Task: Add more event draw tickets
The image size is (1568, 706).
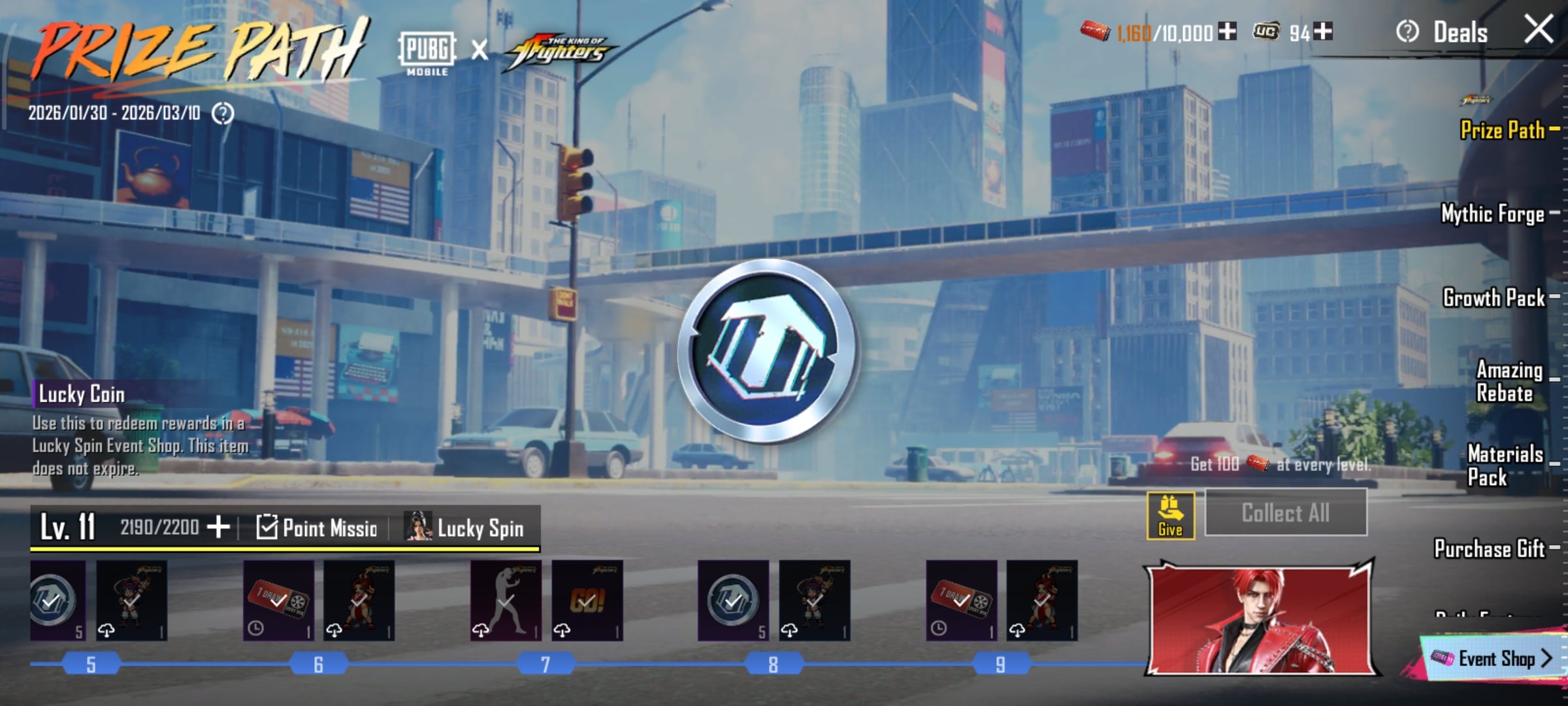Action: [x=1228, y=31]
